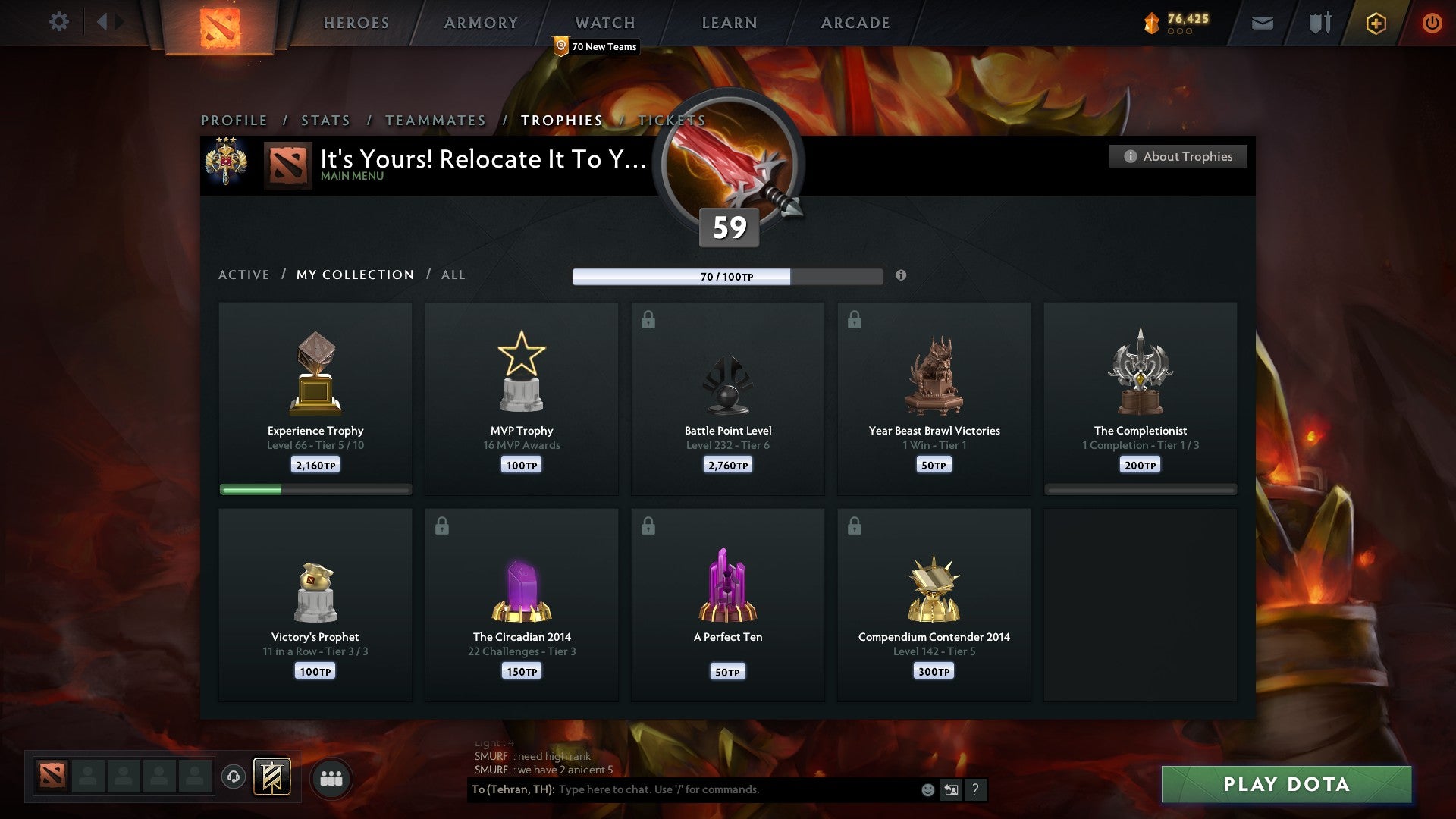
Task: Click the 70/100TP trophy progress bar
Action: click(728, 278)
